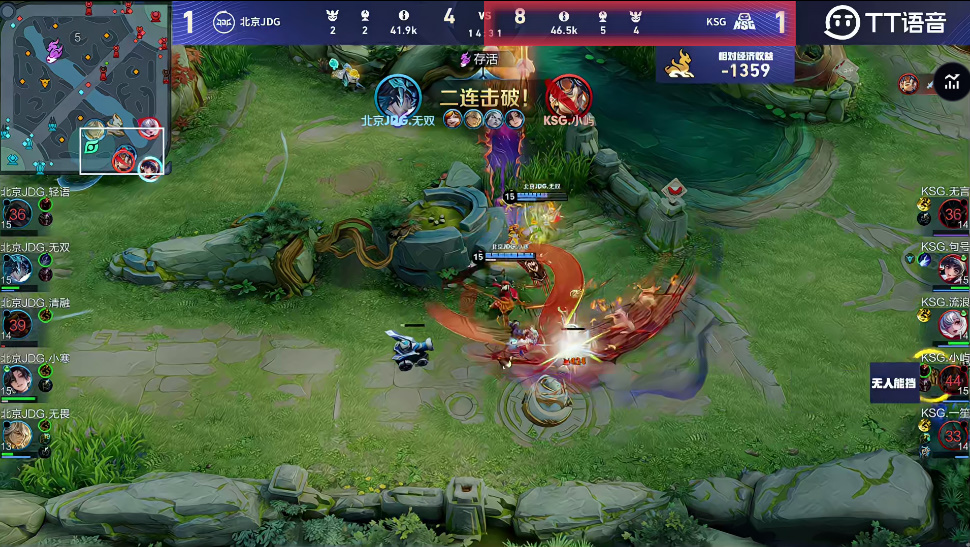Click the small hero portrait beside stats icon
The width and height of the screenshot is (970, 547).
(908, 83)
